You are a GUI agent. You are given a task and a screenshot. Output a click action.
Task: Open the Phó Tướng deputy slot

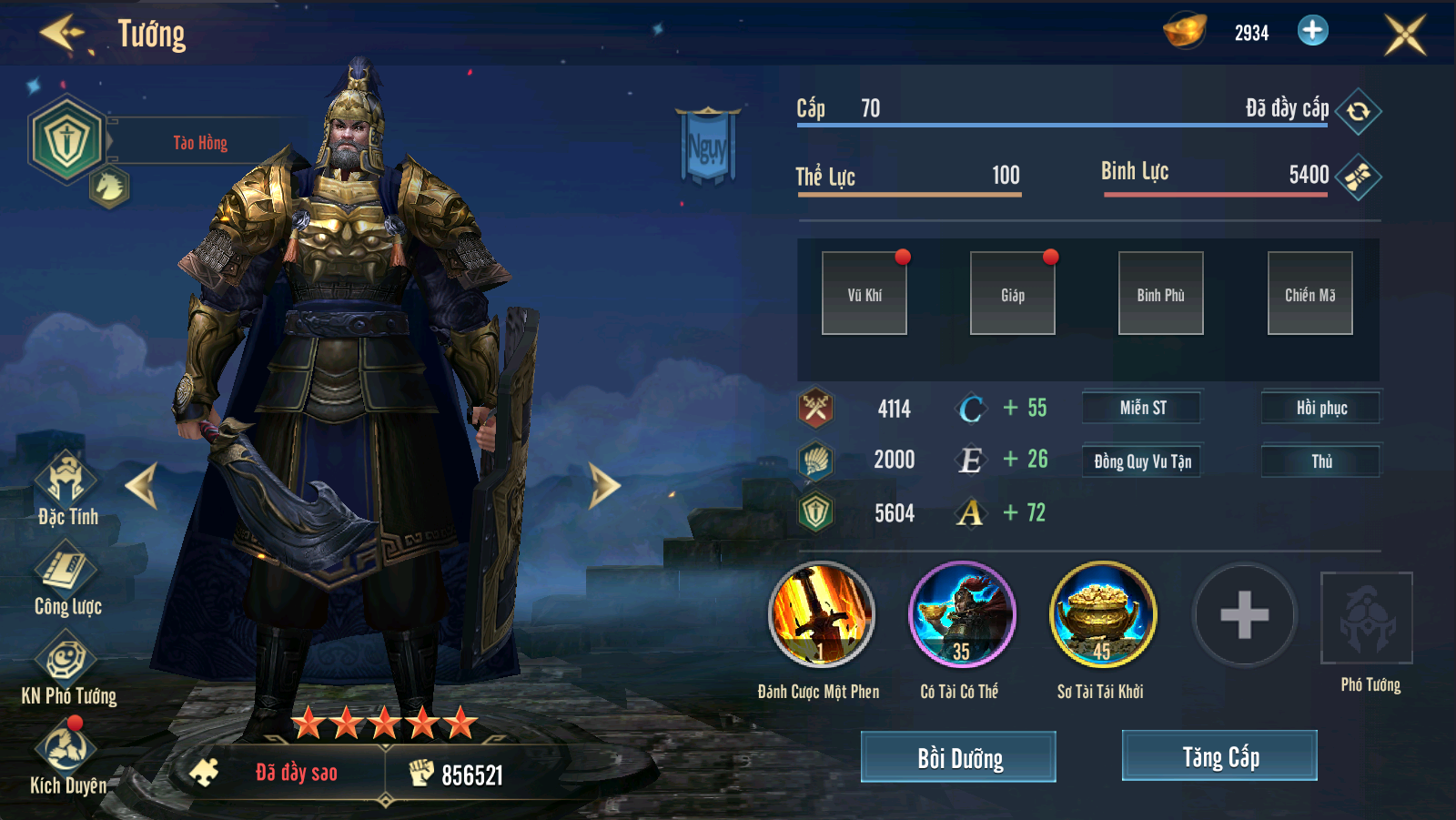coord(1367,619)
